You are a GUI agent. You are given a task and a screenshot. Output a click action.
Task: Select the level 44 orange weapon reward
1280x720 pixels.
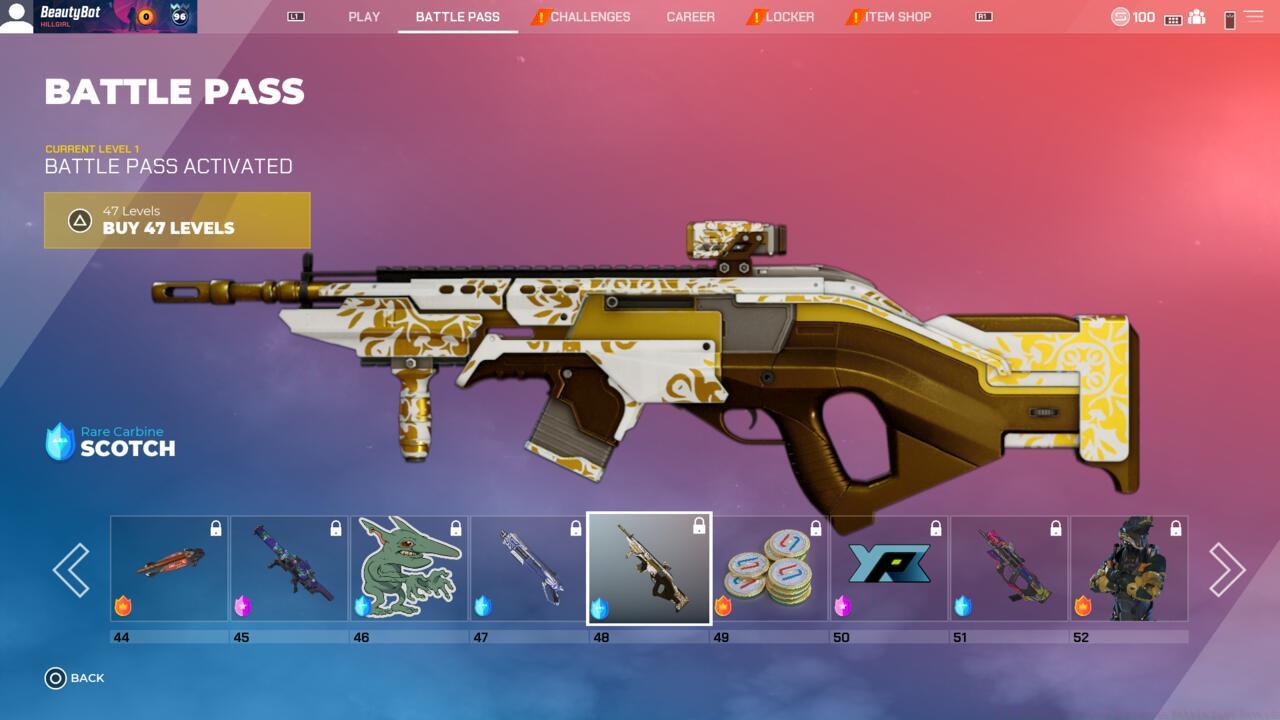point(169,568)
